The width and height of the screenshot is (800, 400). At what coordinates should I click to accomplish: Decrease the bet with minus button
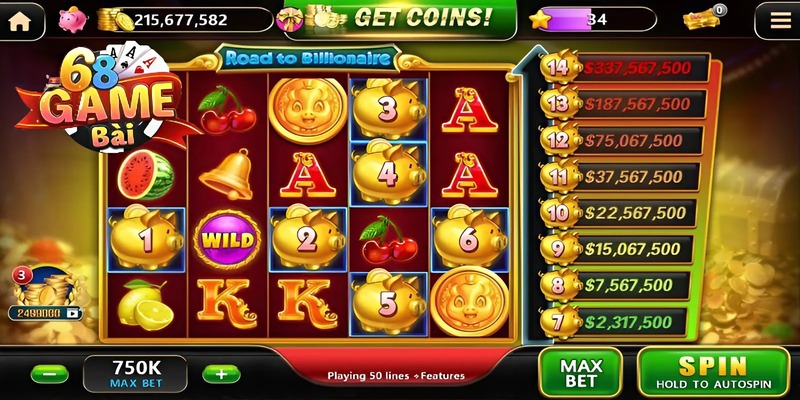[x=49, y=374]
